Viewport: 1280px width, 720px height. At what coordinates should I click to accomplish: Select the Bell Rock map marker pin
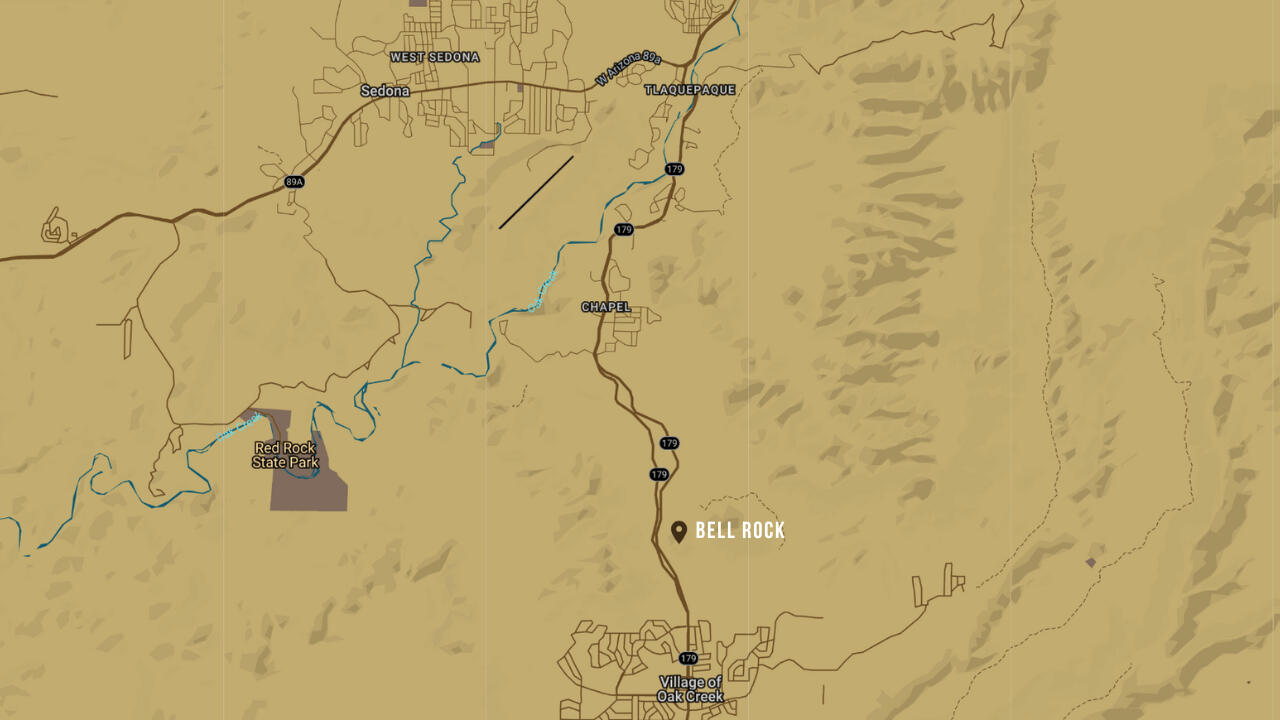click(679, 531)
